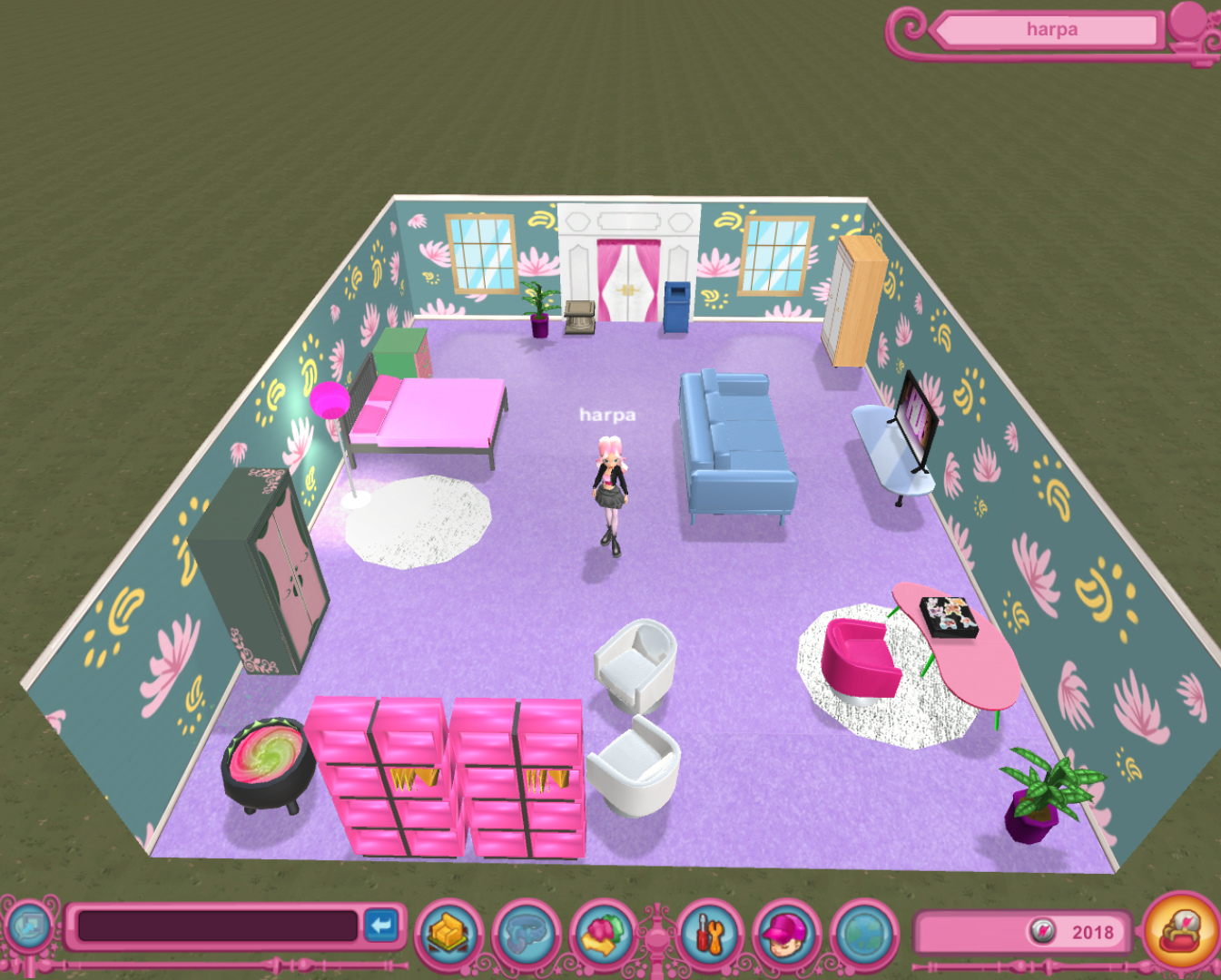Open the pink-cap avatar character menu

click(x=786, y=934)
